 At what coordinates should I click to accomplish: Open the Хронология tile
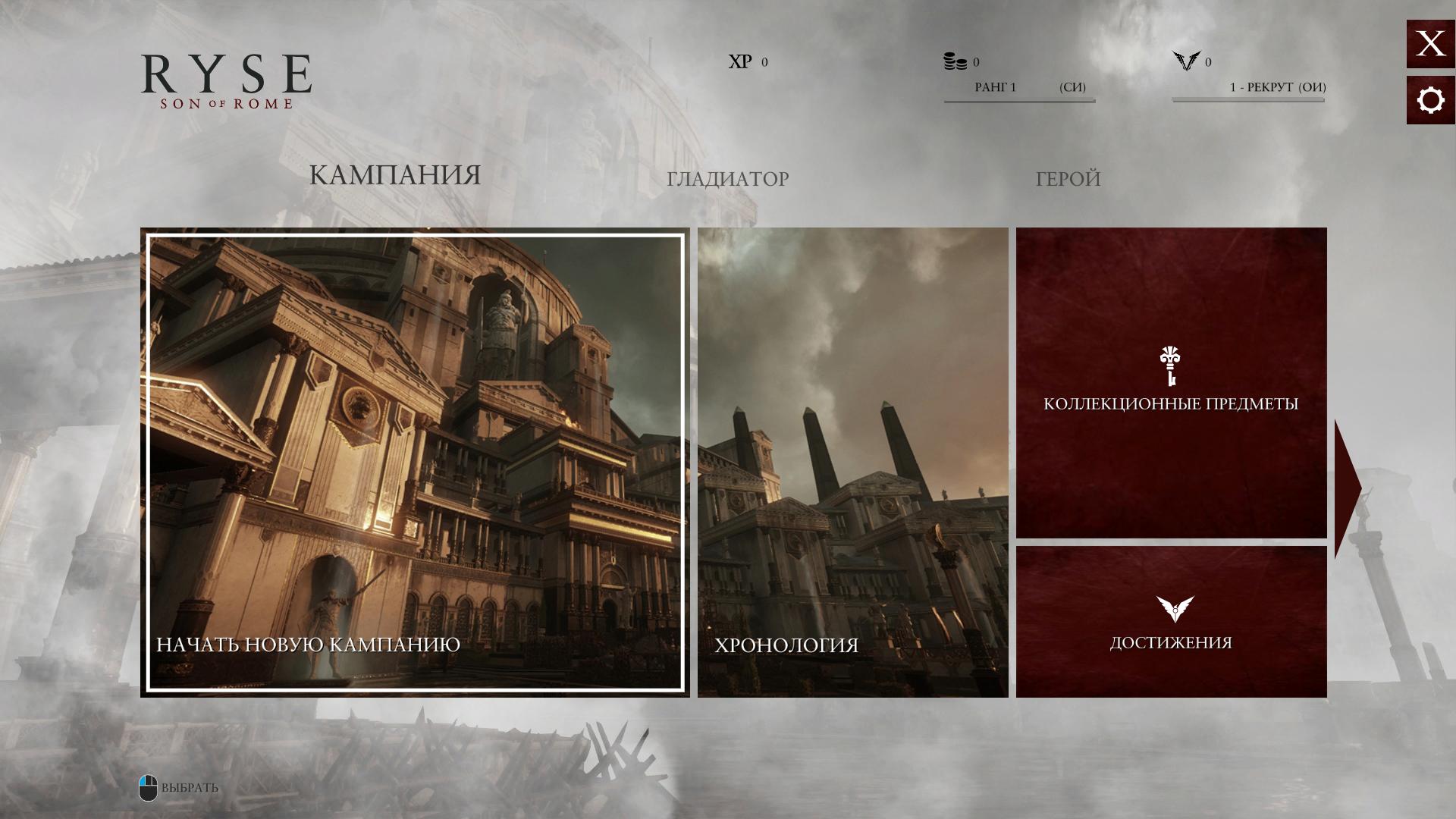pos(852,463)
